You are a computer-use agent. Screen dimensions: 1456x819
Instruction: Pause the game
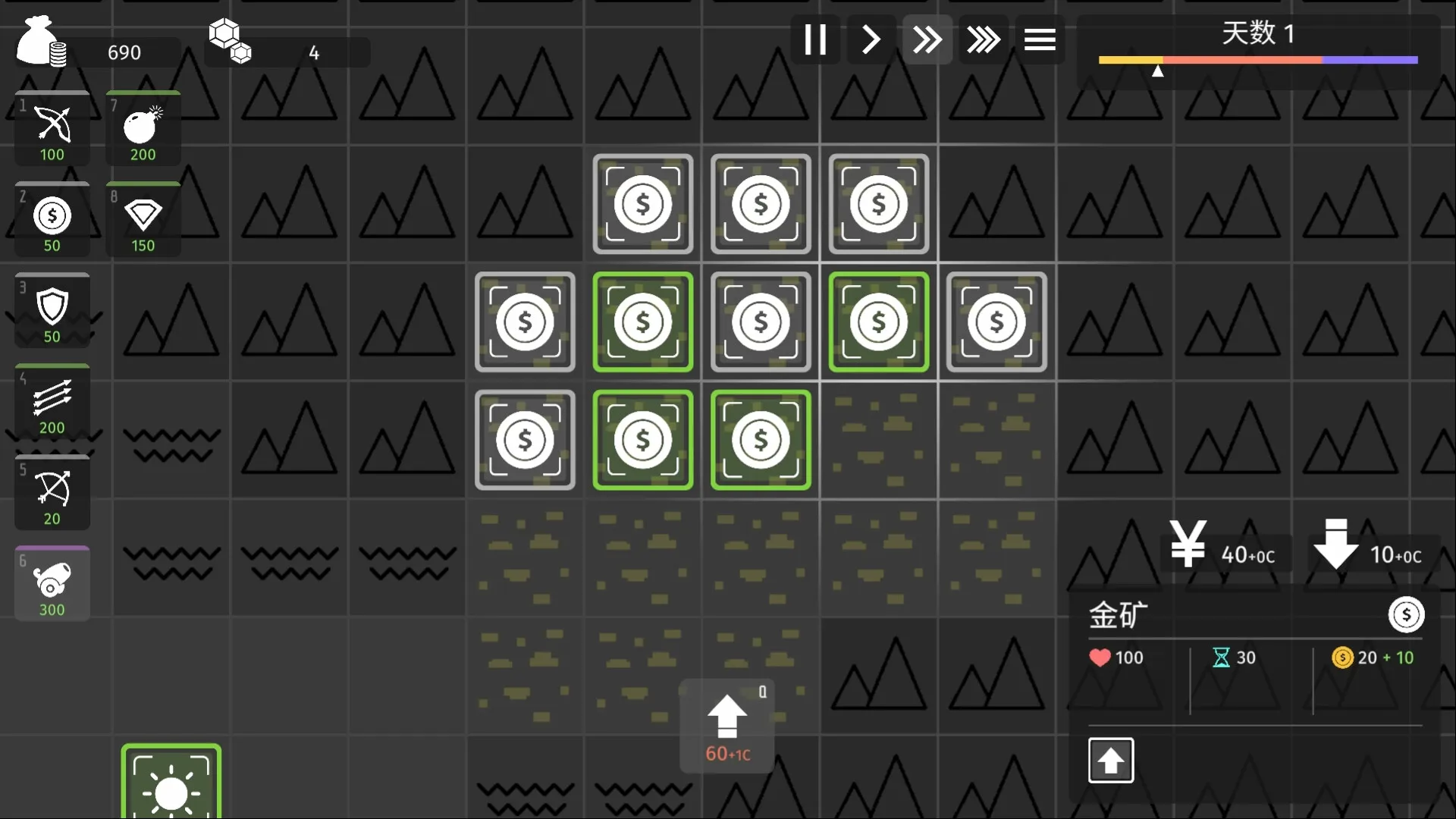(x=815, y=39)
